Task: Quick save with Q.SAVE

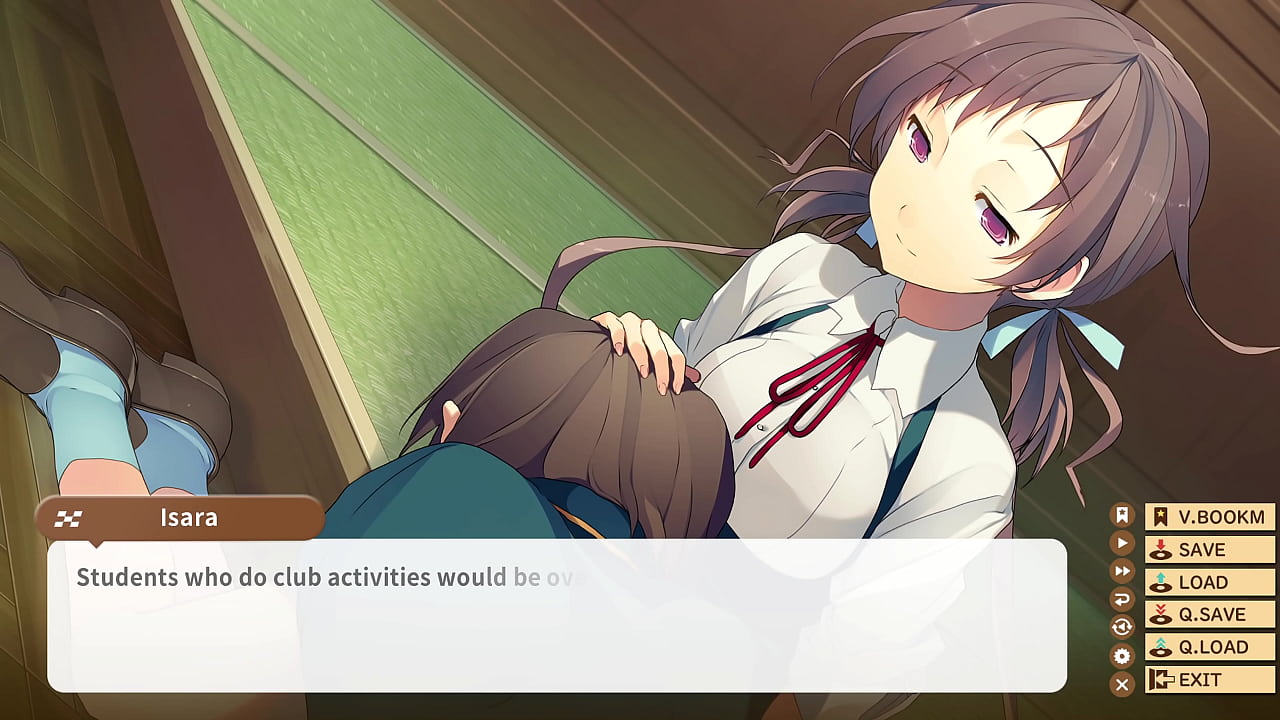Action: coord(1210,614)
